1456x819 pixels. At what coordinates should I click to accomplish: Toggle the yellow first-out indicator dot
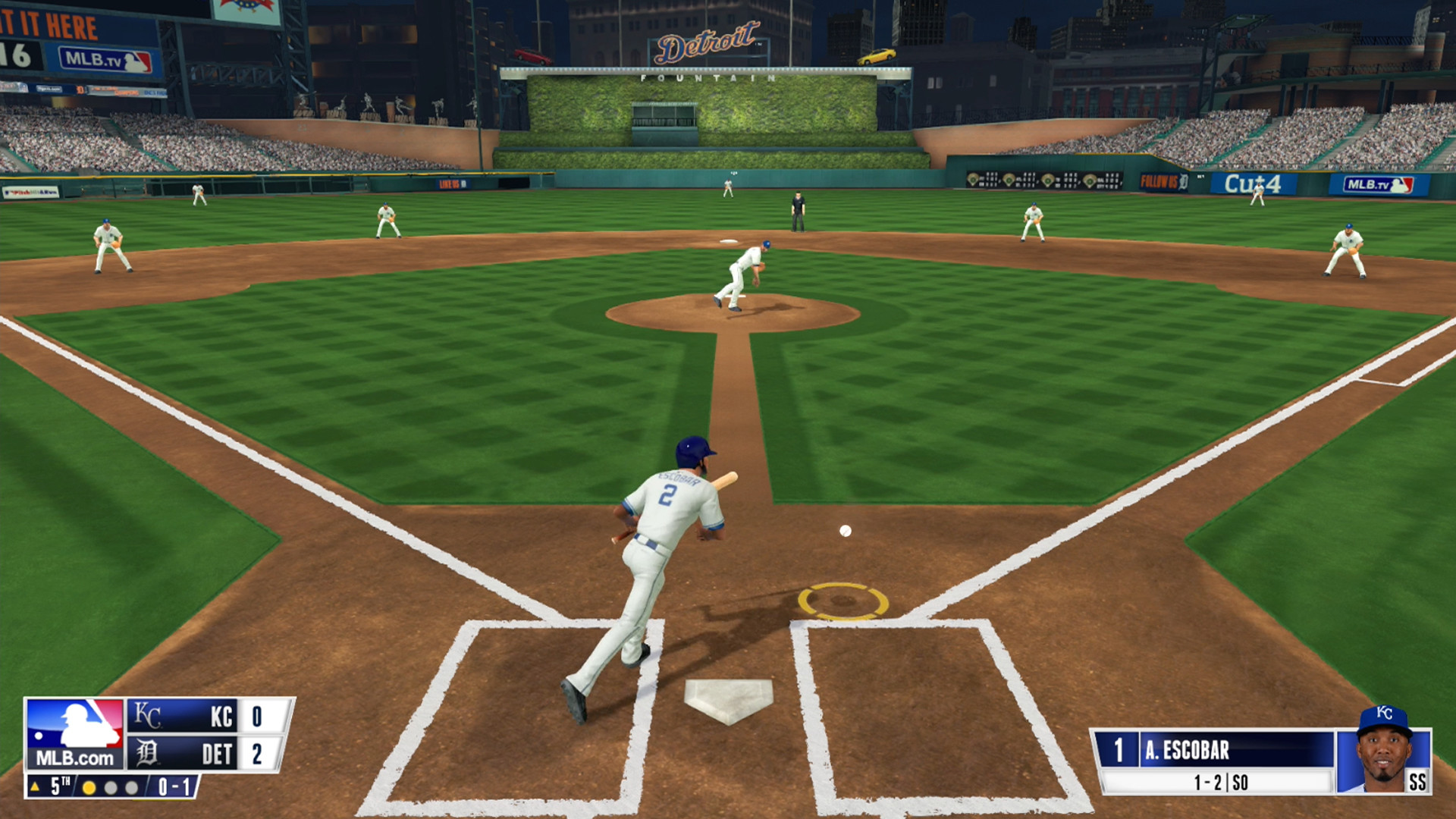point(89,786)
